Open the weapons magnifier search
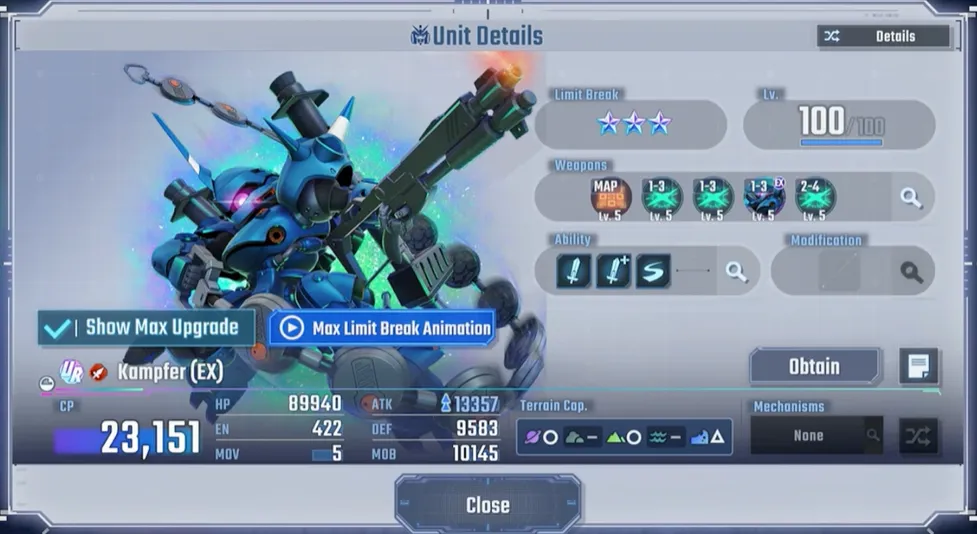The height and width of the screenshot is (534, 977). [911, 198]
